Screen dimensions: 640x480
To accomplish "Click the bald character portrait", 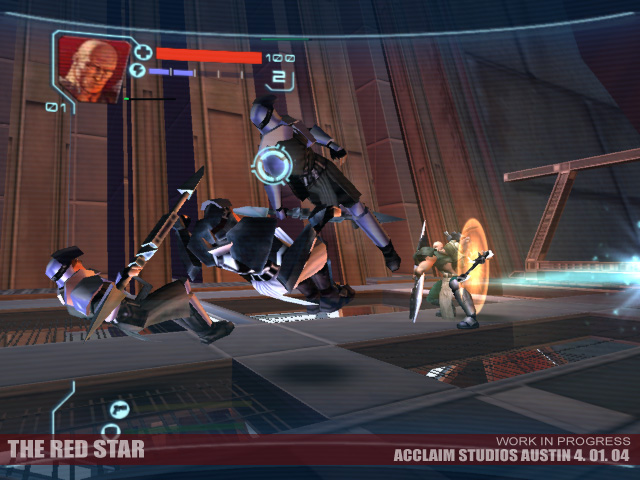I will pyautogui.click(x=93, y=67).
